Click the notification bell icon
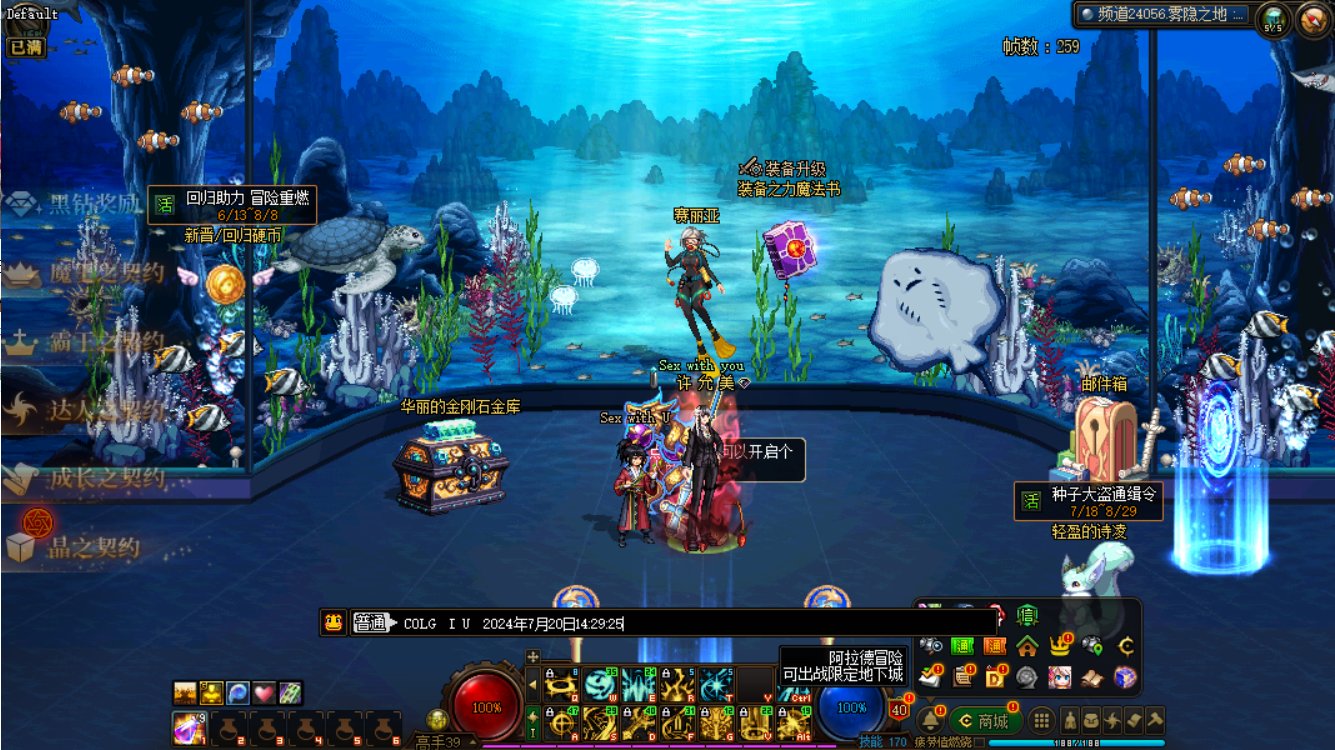1335x750 pixels. (929, 720)
